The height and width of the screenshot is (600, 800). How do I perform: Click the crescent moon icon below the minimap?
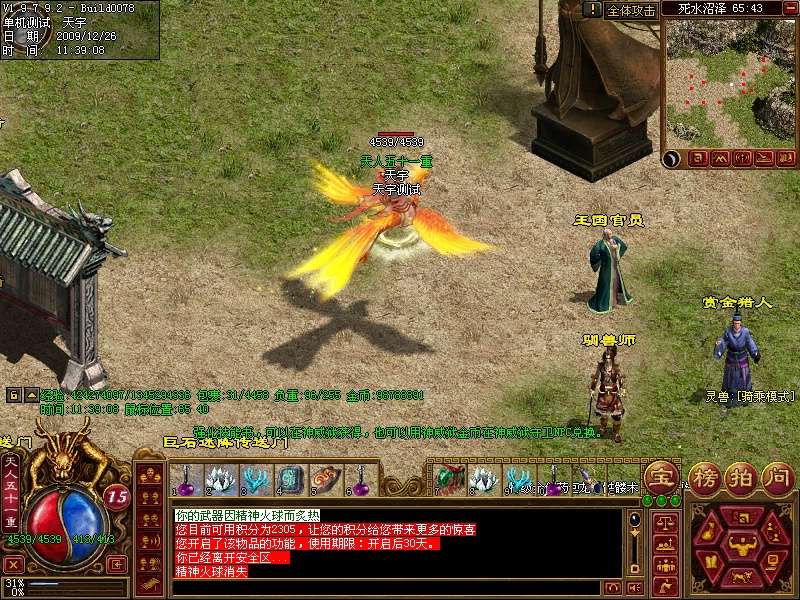click(671, 158)
